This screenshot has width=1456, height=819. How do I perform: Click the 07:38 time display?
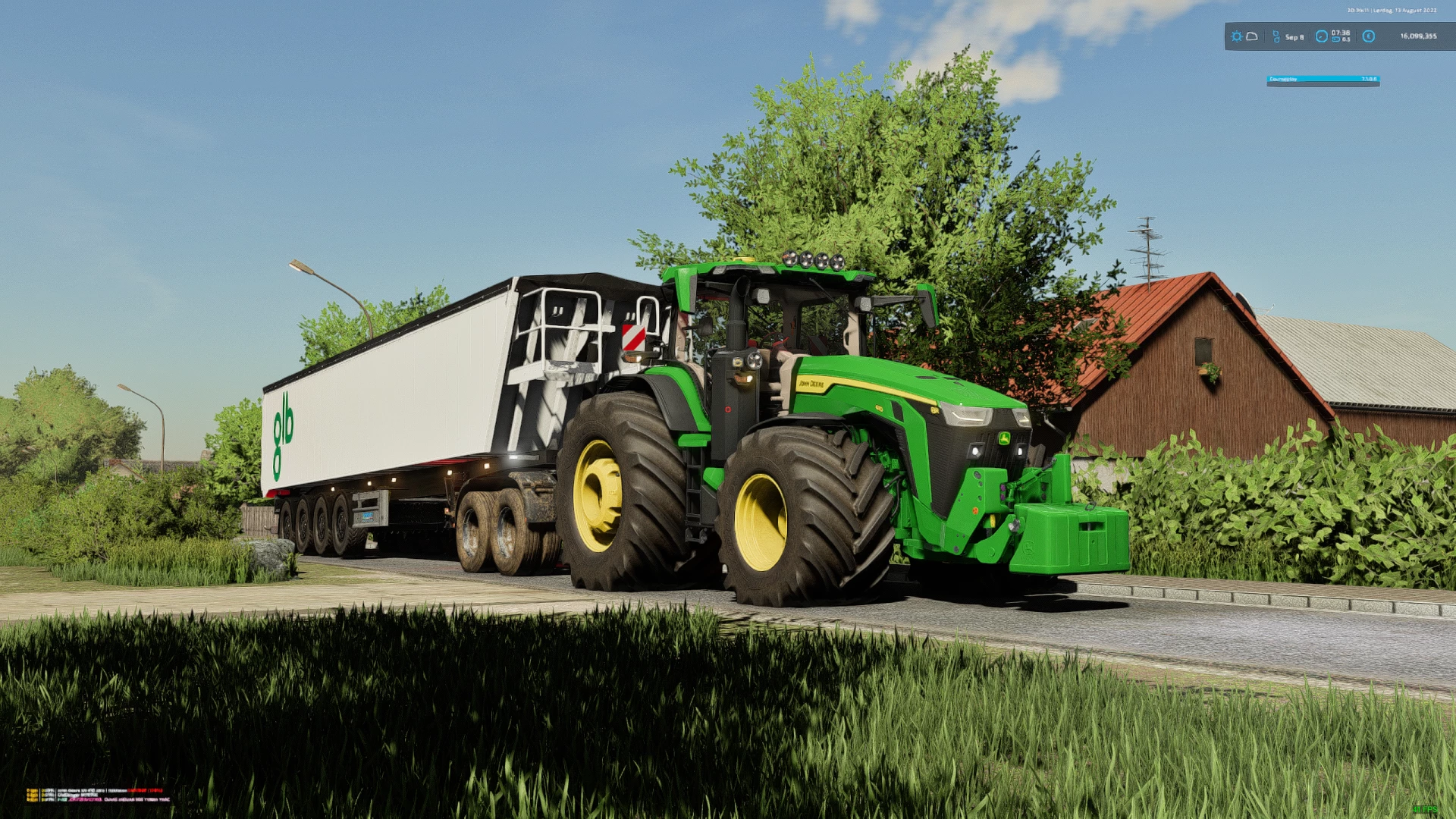pos(1341,33)
